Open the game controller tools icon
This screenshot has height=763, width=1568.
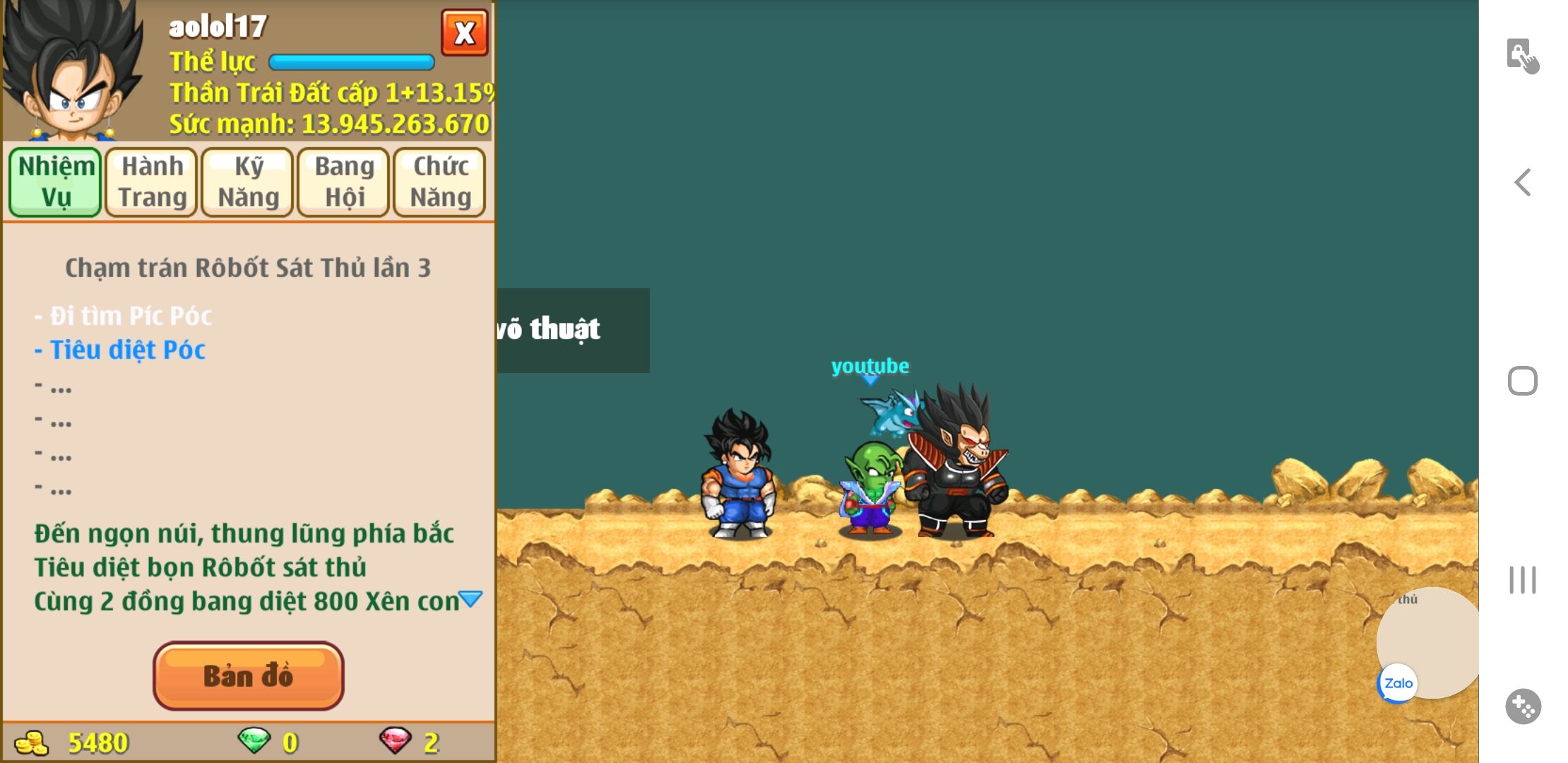coord(1523,706)
